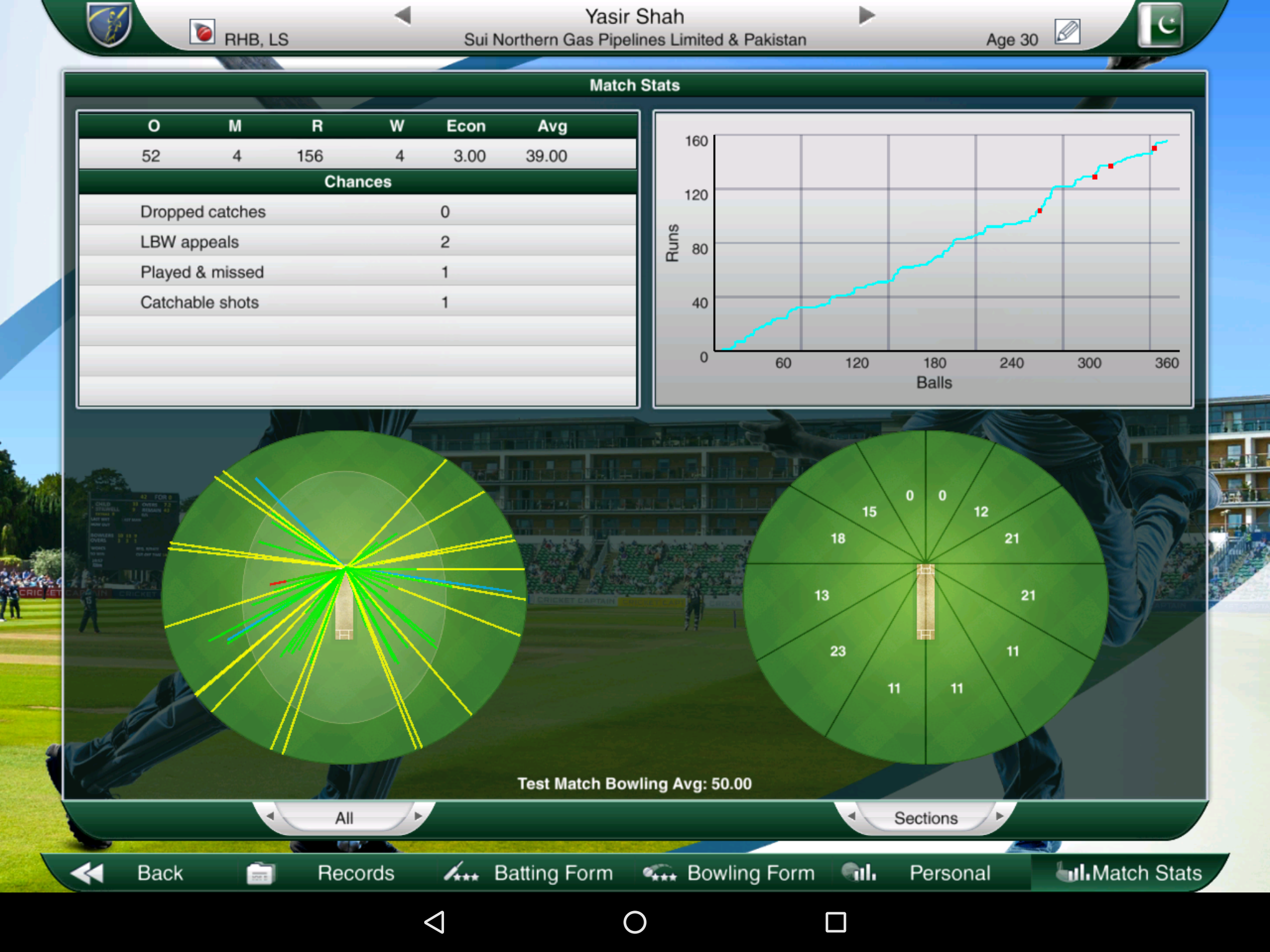Tap the Android home circle button

(634, 923)
